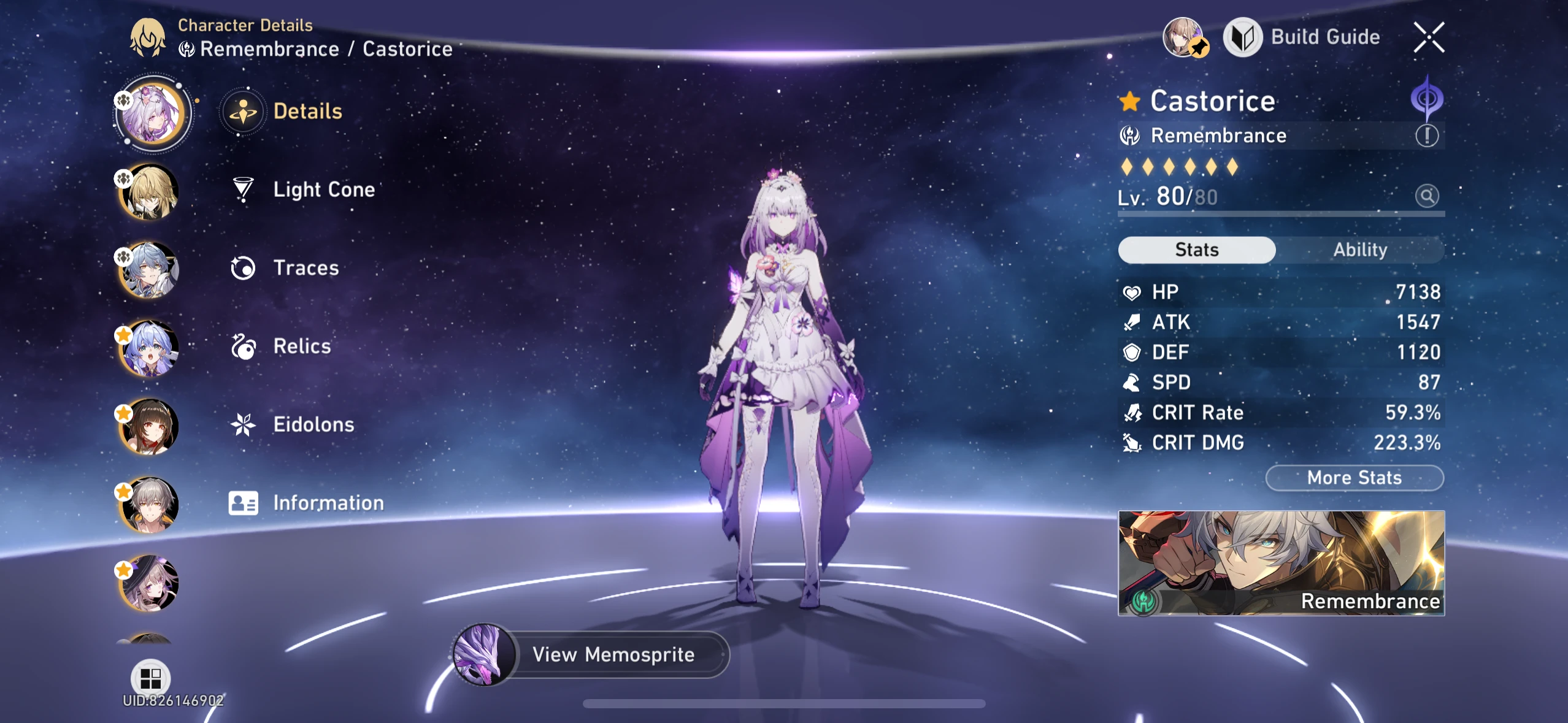
Task: Open the player avatar portrait top right
Action: 1184,38
